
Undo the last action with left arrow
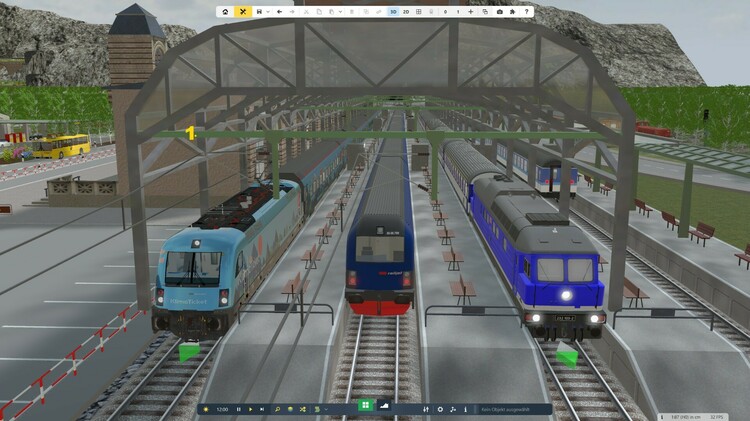tap(279, 12)
